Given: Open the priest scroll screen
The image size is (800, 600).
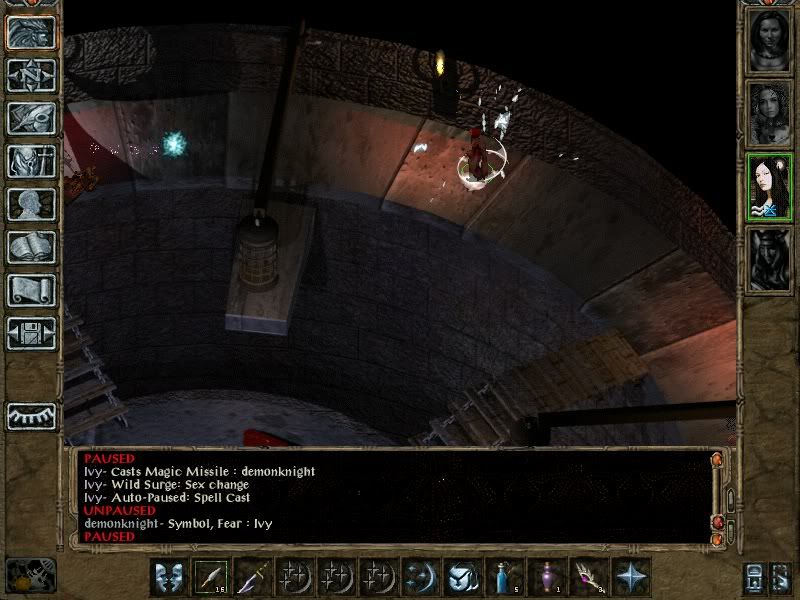Looking at the screenshot, I should (31, 290).
